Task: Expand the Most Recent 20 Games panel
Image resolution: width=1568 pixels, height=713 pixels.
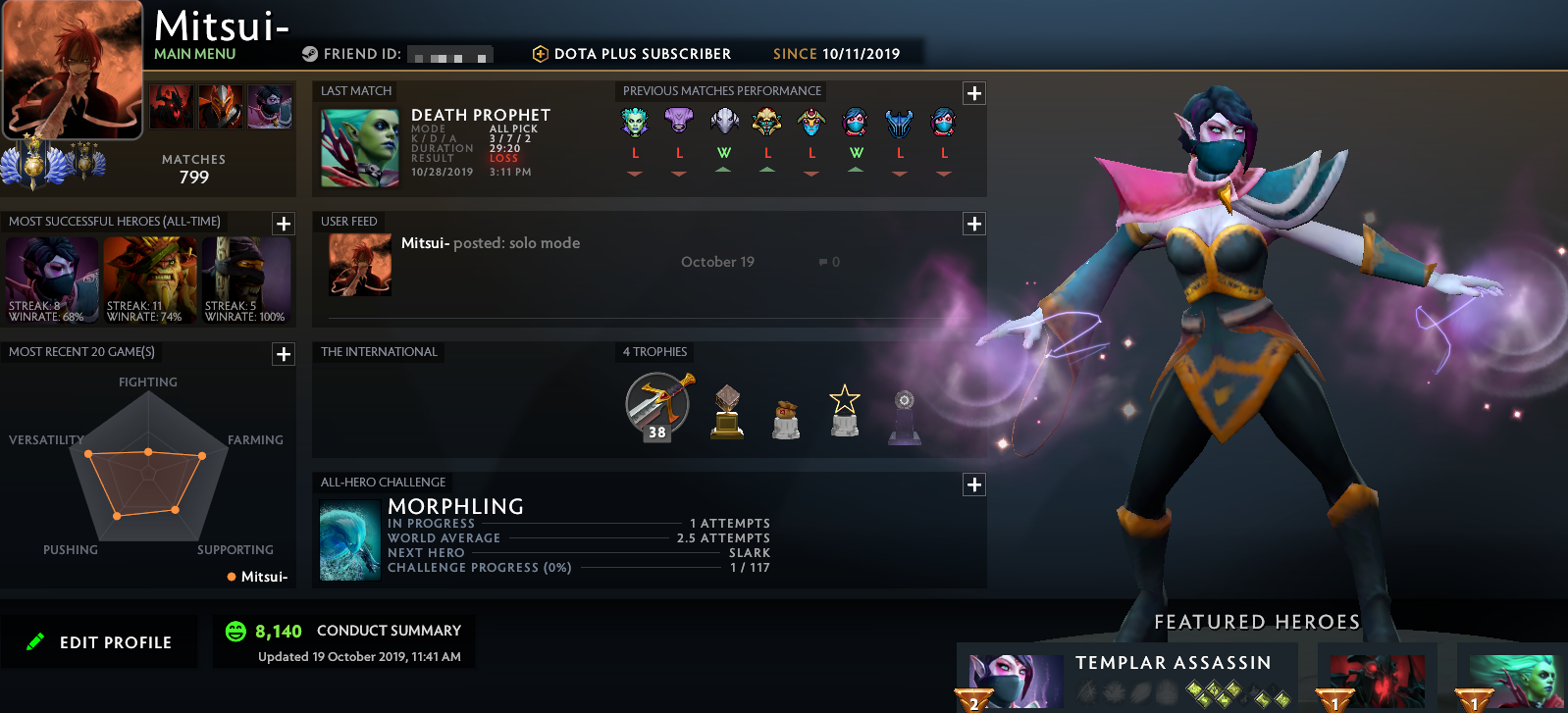Action: coord(283,354)
